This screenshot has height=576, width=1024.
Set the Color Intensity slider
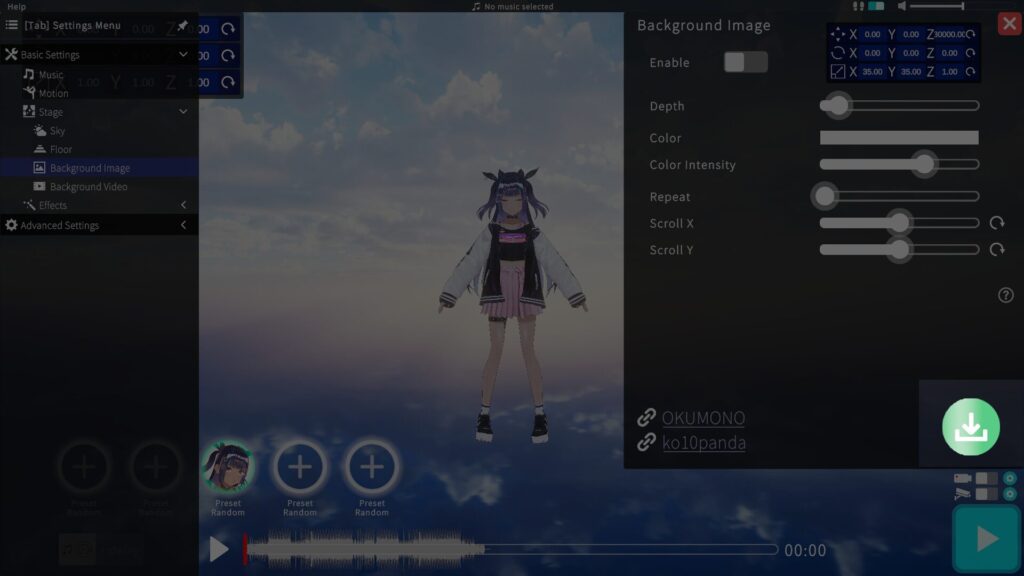coord(923,164)
